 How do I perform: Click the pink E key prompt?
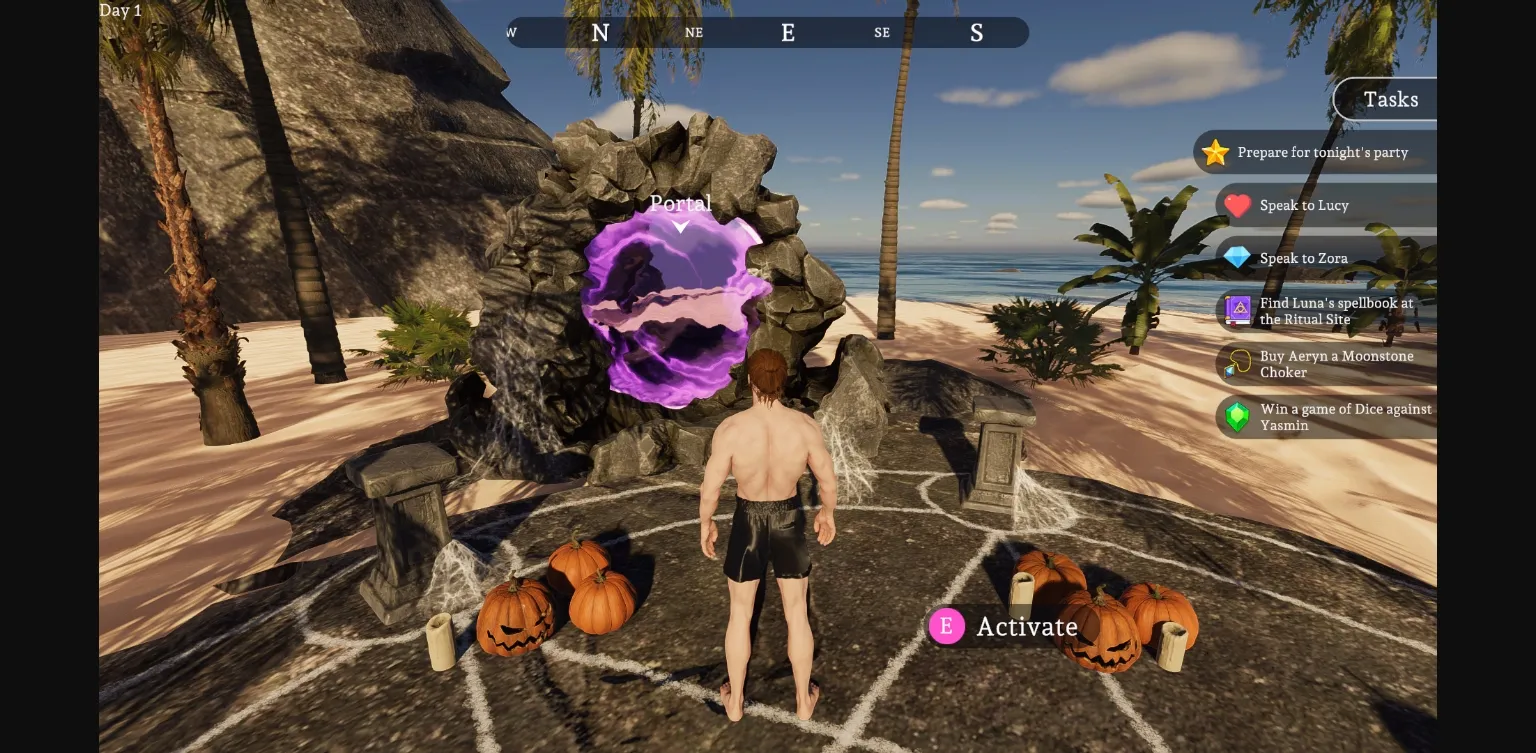946,626
